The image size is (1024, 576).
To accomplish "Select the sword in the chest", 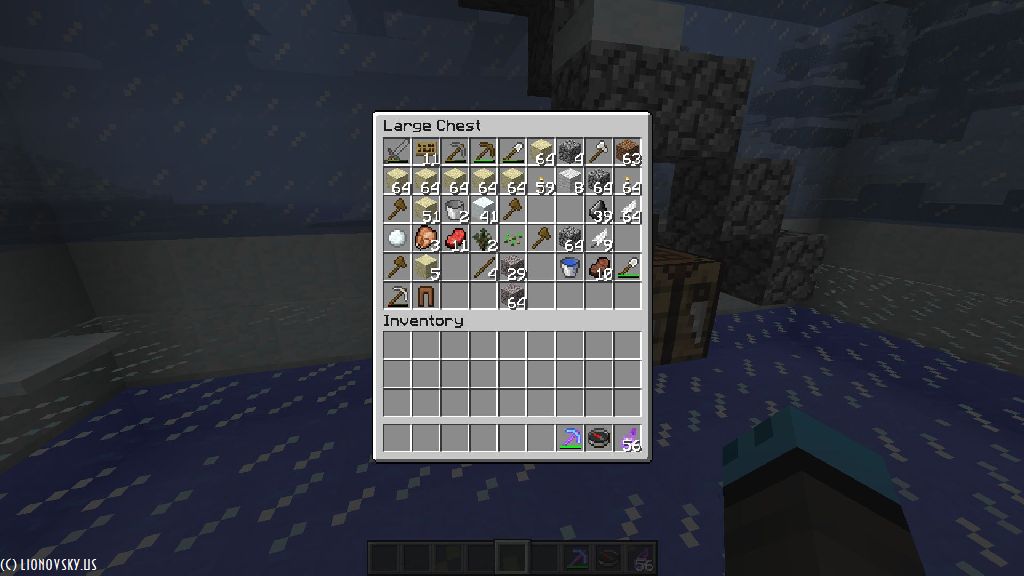I will 397,152.
